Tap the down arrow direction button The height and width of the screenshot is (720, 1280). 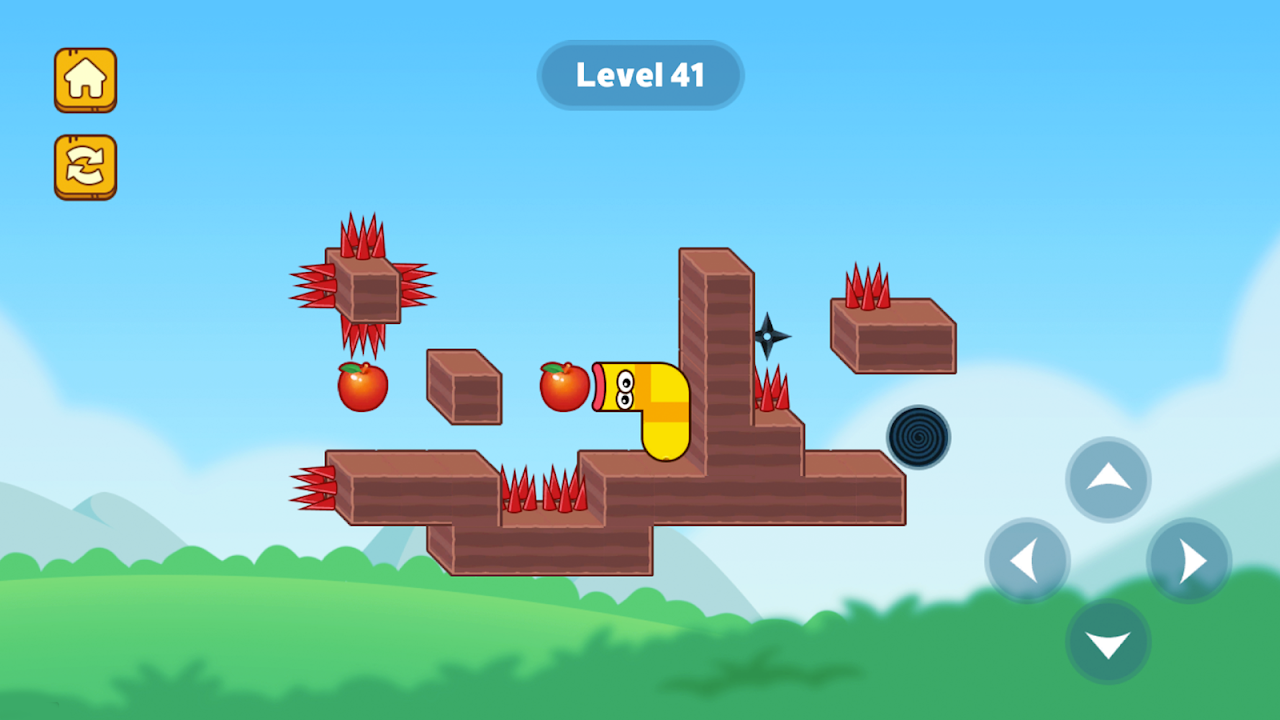coord(1108,642)
